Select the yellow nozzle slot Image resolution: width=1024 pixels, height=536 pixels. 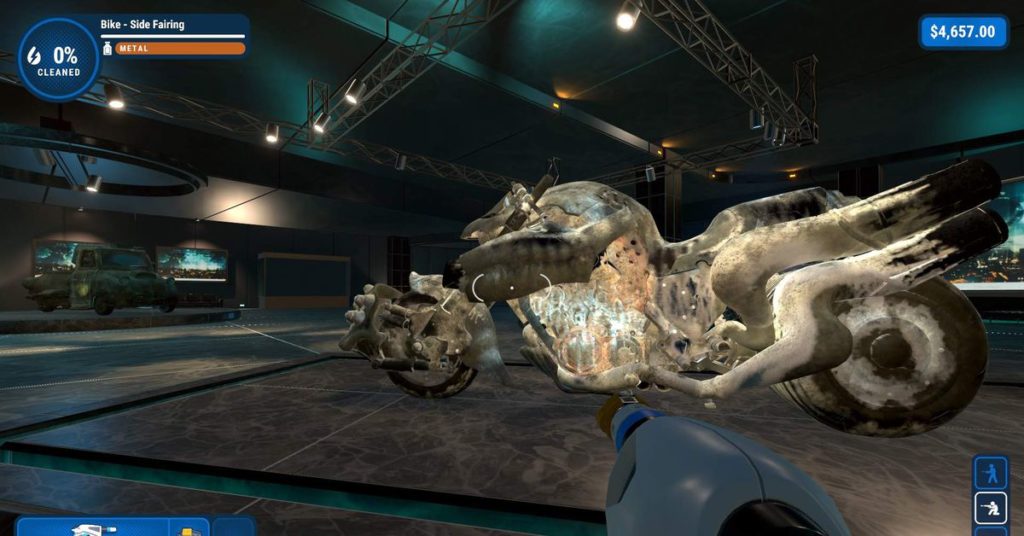click(188, 527)
